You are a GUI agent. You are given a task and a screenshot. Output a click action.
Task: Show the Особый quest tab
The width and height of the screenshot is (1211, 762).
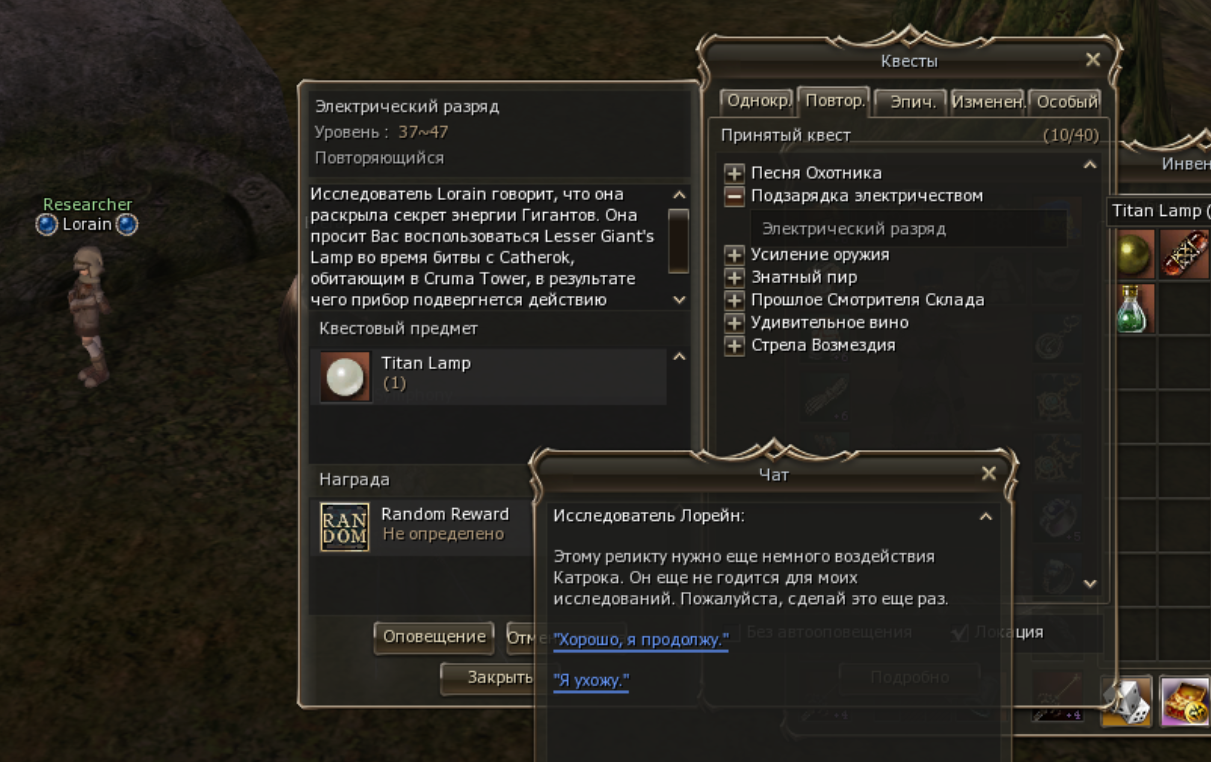[x=1066, y=102]
